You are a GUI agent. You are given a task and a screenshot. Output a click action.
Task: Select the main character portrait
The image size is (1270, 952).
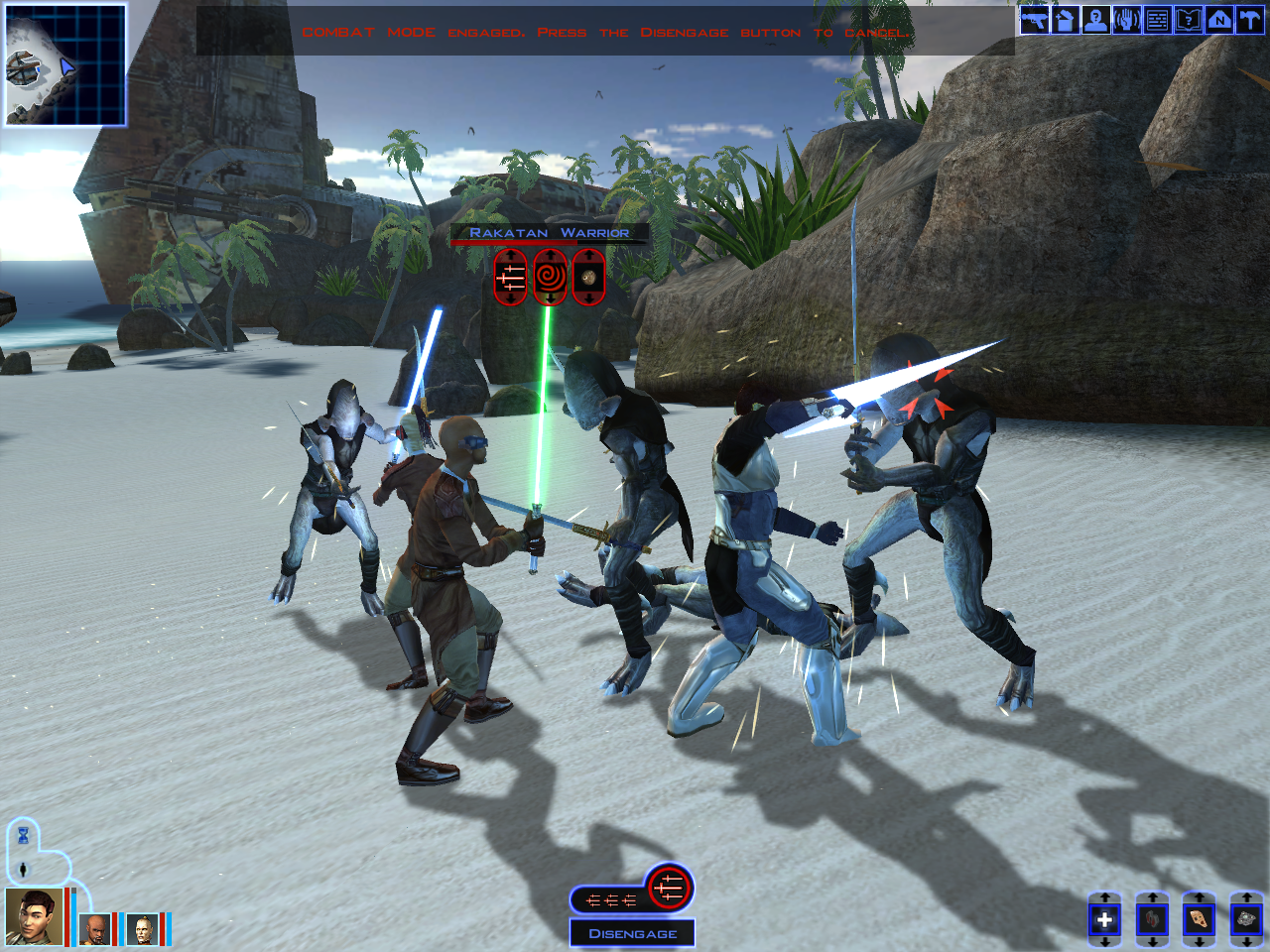tap(34, 917)
